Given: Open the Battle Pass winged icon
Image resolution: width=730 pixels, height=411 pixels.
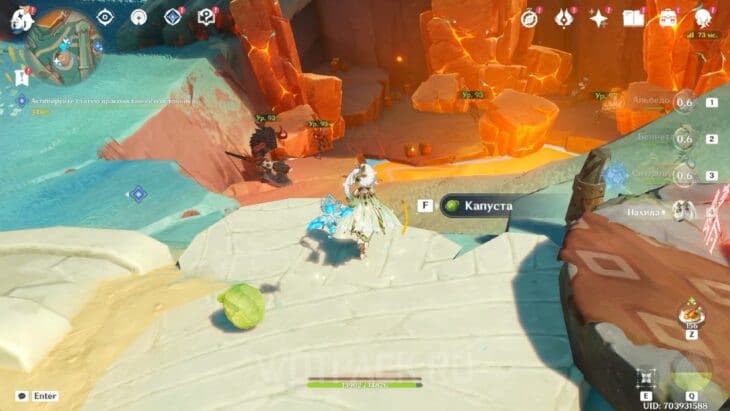Looking at the screenshot, I should (564, 18).
